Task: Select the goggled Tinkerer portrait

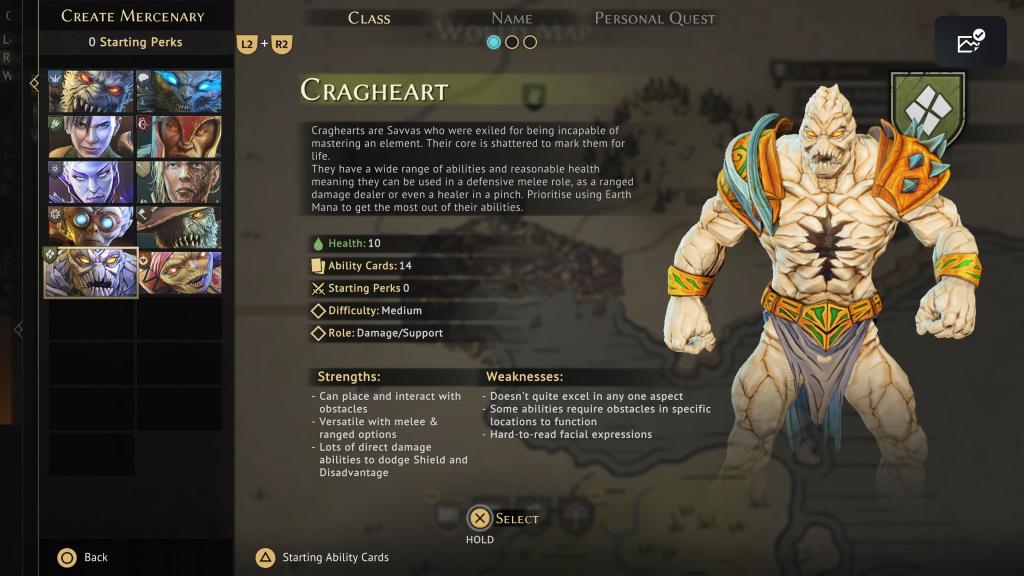Action: coord(91,227)
